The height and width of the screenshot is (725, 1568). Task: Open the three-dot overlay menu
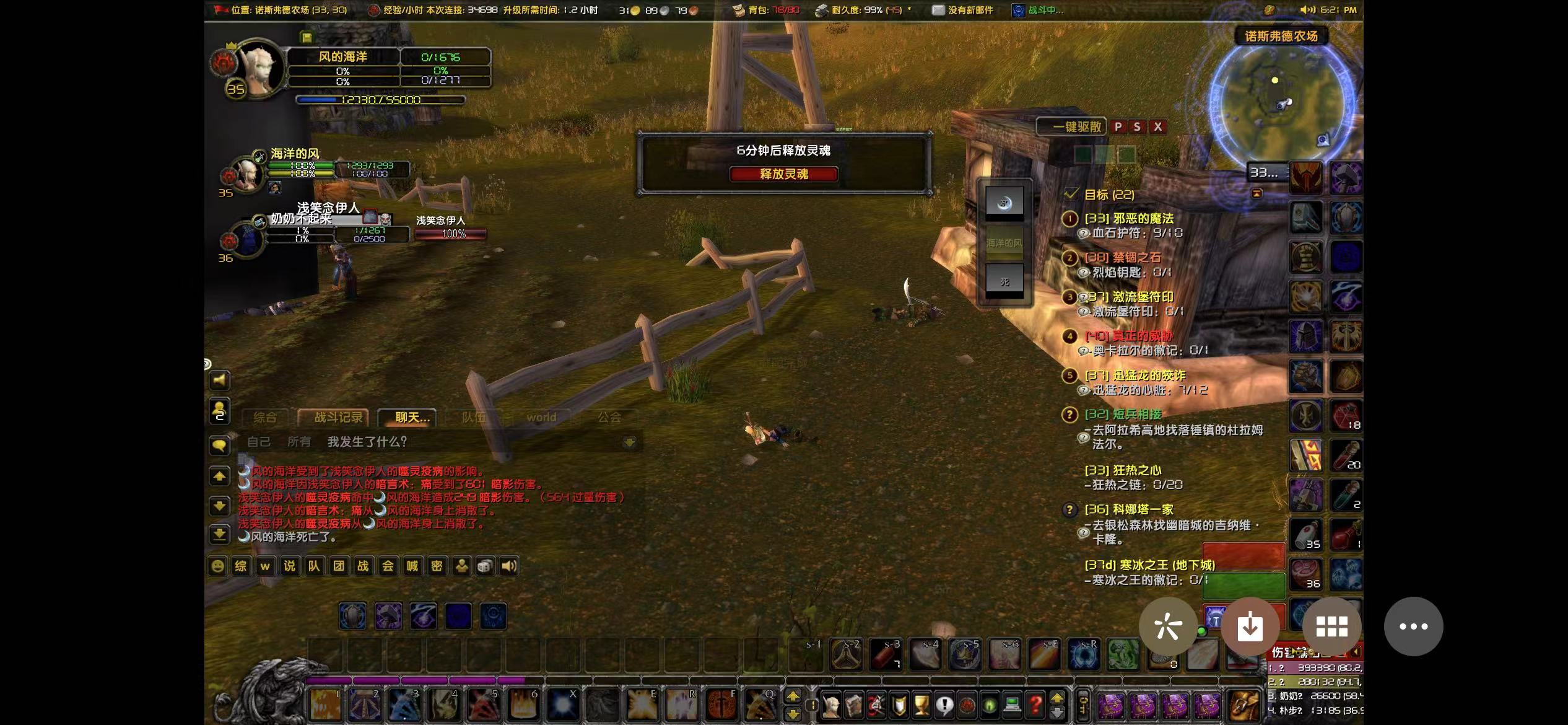pyautogui.click(x=1413, y=626)
